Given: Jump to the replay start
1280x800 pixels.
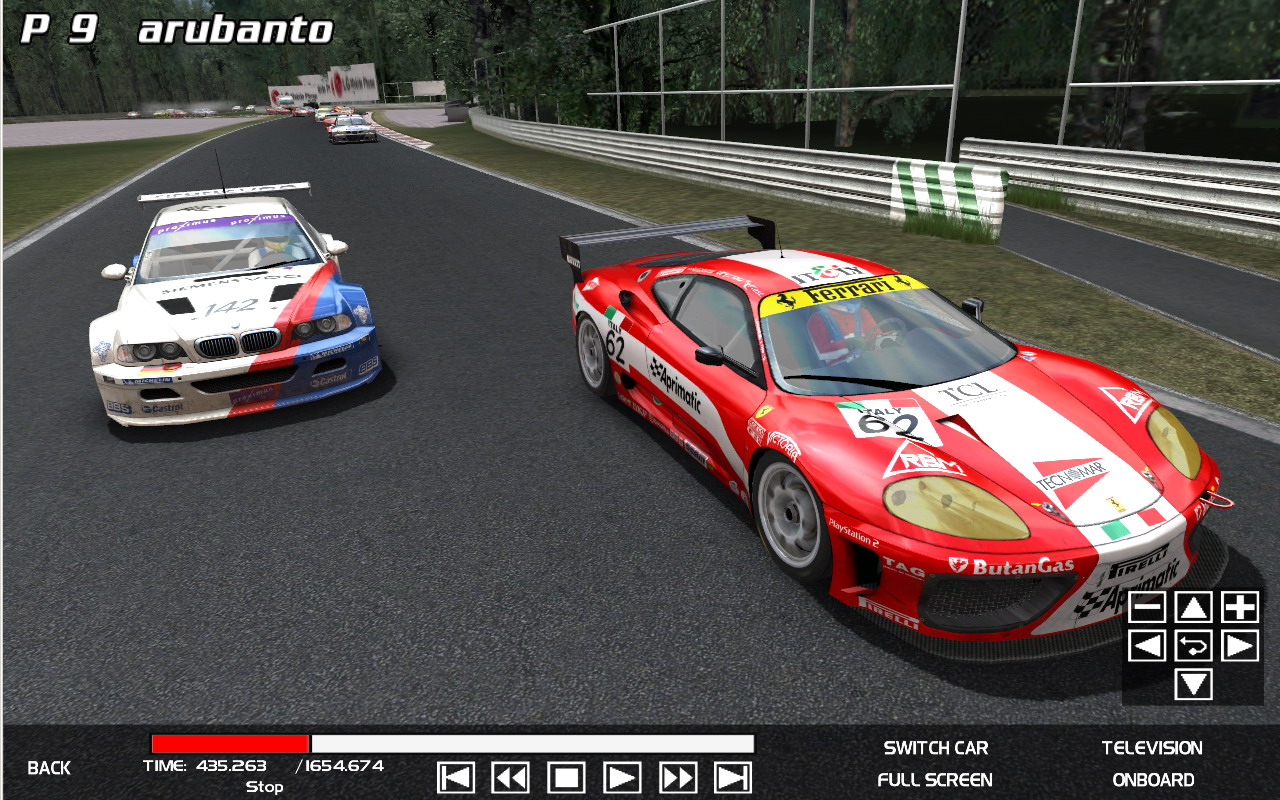Looking at the screenshot, I should click(456, 777).
